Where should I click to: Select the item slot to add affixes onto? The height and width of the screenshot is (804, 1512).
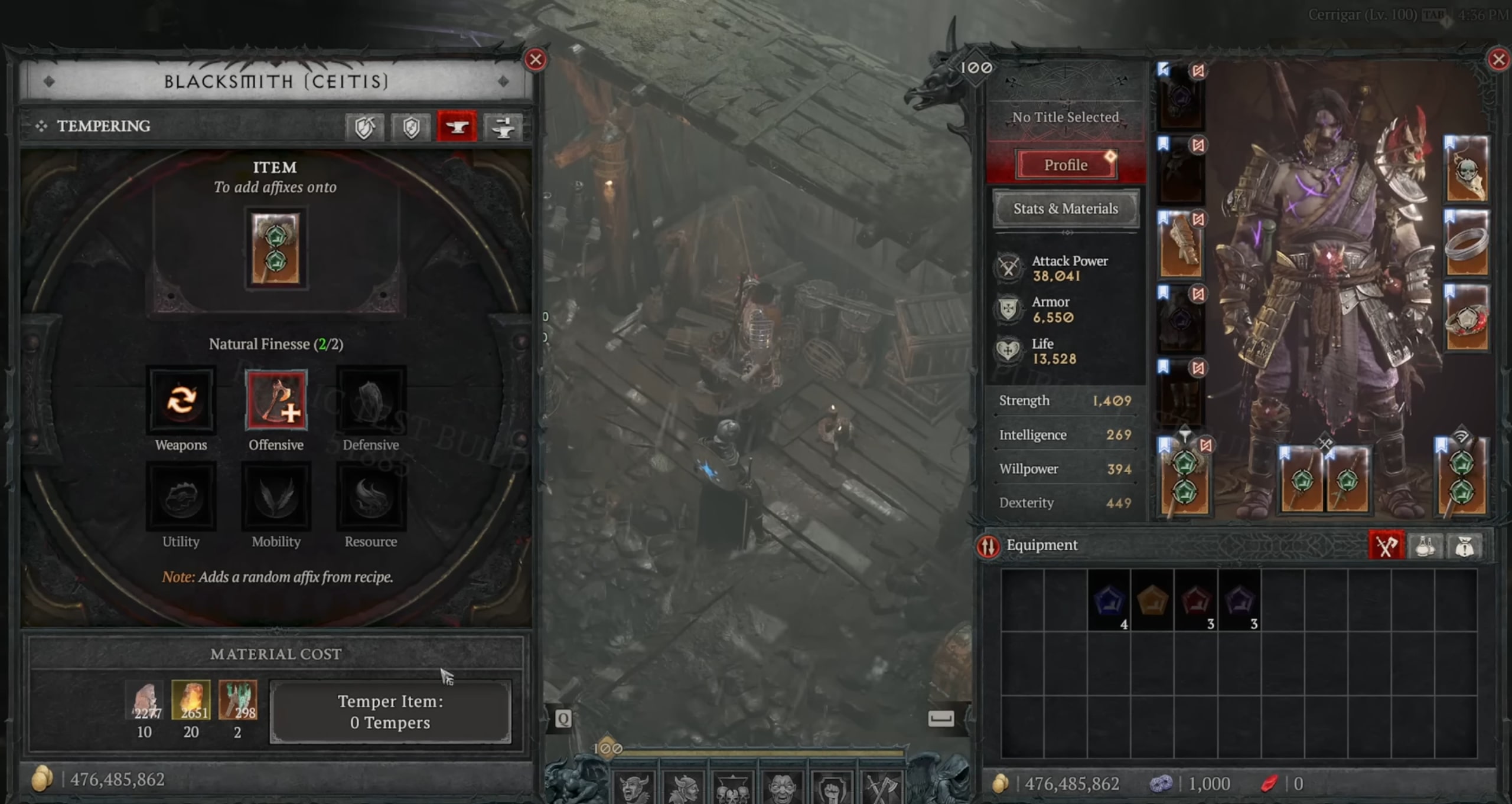[276, 248]
